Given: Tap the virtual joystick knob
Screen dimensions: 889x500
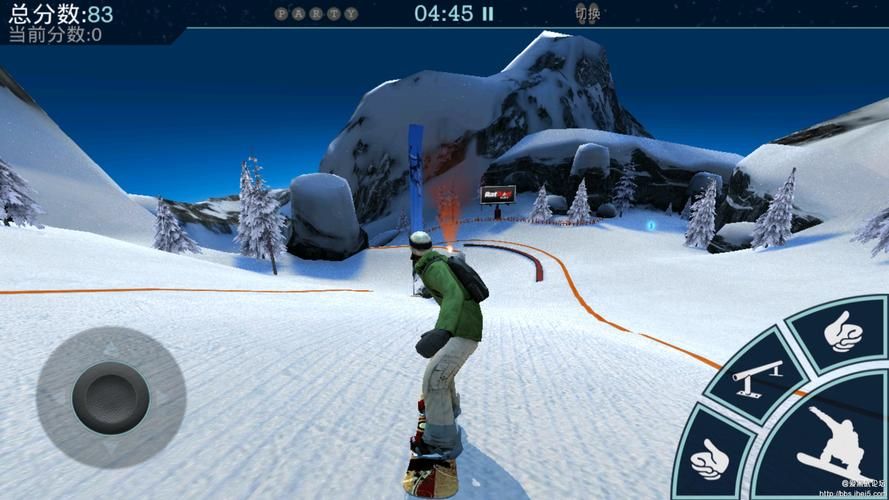Looking at the screenshot, I should [110, 397].
